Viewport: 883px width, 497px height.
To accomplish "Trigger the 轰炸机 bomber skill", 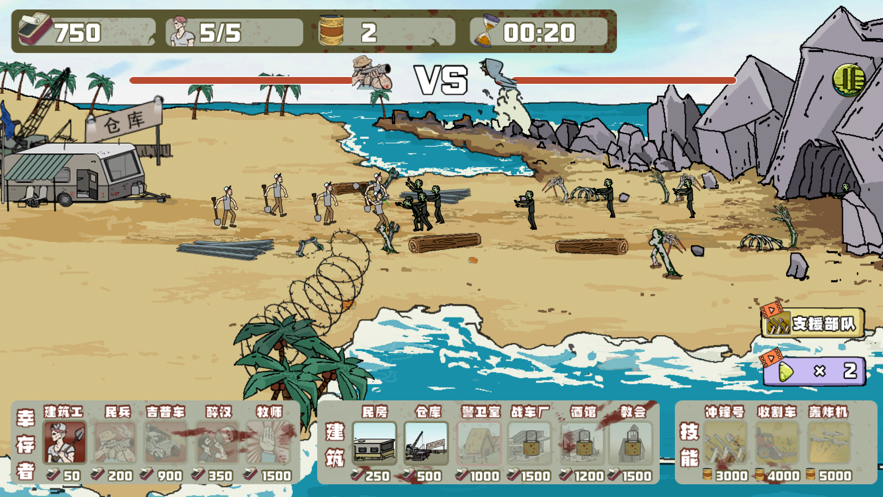I will coord(829,443).
